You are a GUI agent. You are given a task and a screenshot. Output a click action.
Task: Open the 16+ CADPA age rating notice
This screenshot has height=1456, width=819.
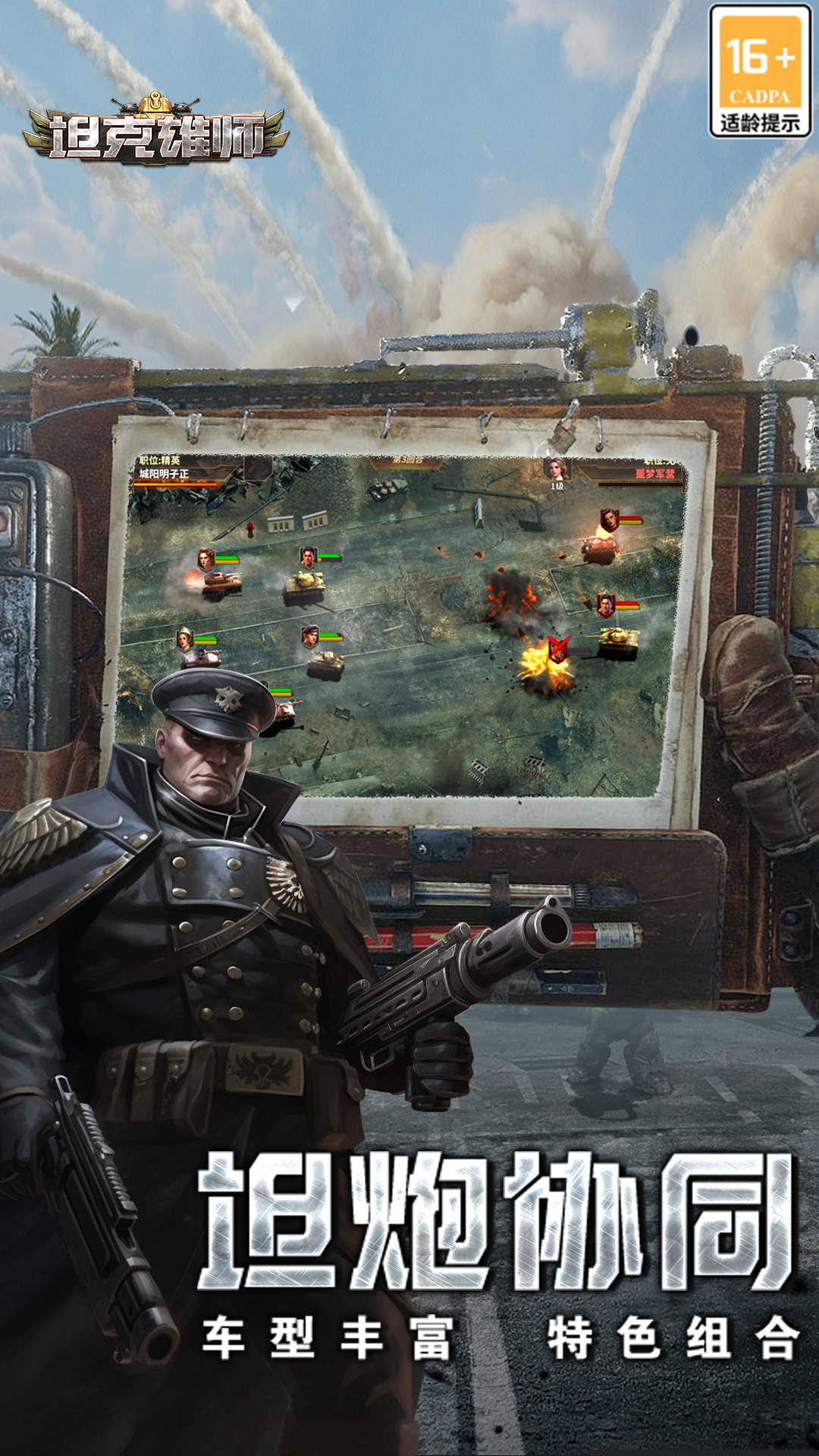760,71
